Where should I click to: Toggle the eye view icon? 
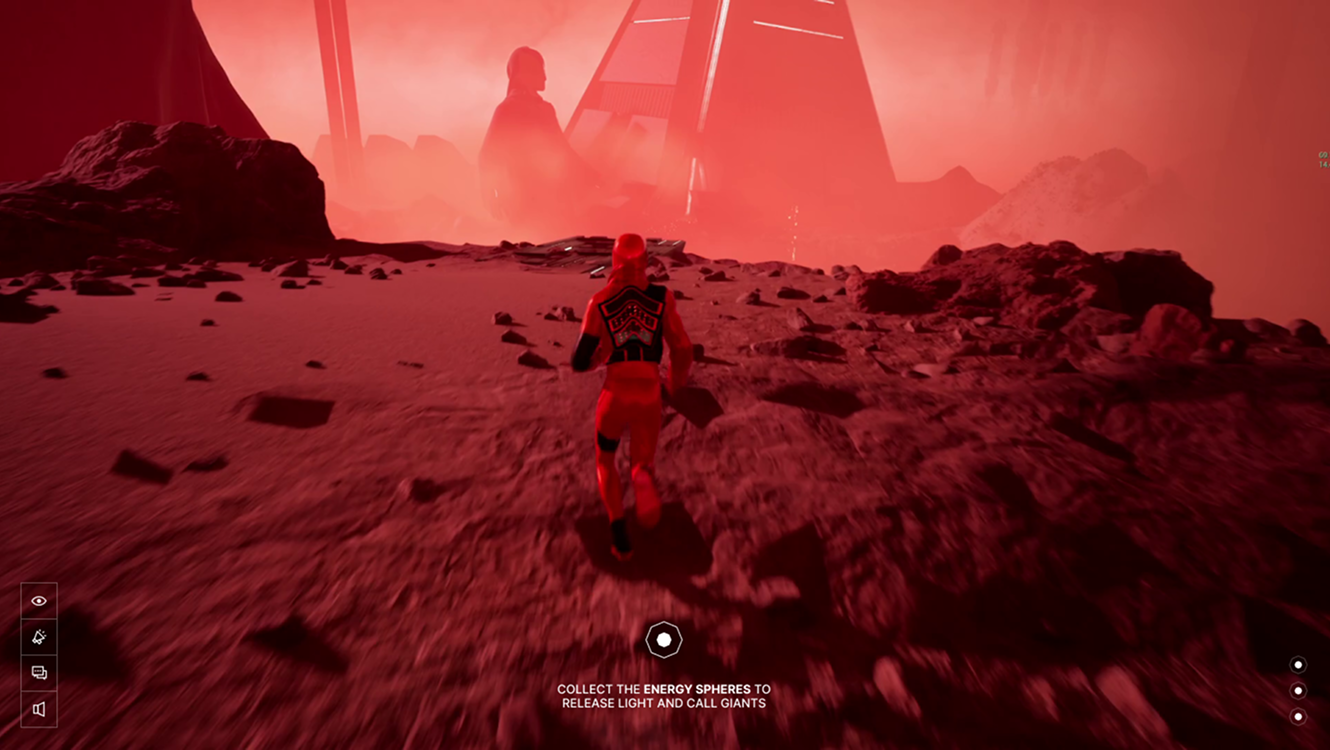39,601
